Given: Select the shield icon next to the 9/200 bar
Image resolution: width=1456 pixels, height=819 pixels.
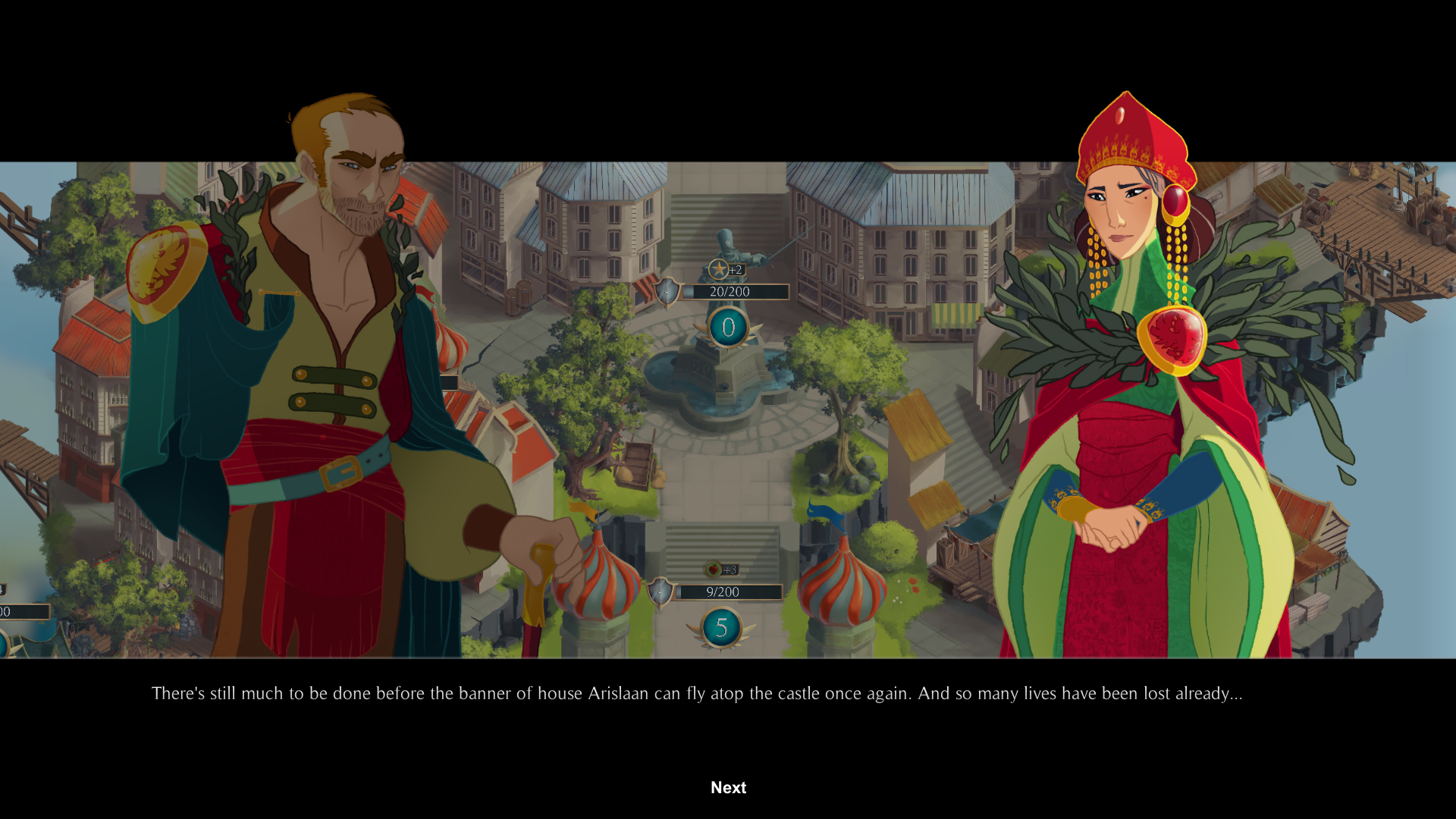Looking at the screenshot, I should tap(661, 591).
